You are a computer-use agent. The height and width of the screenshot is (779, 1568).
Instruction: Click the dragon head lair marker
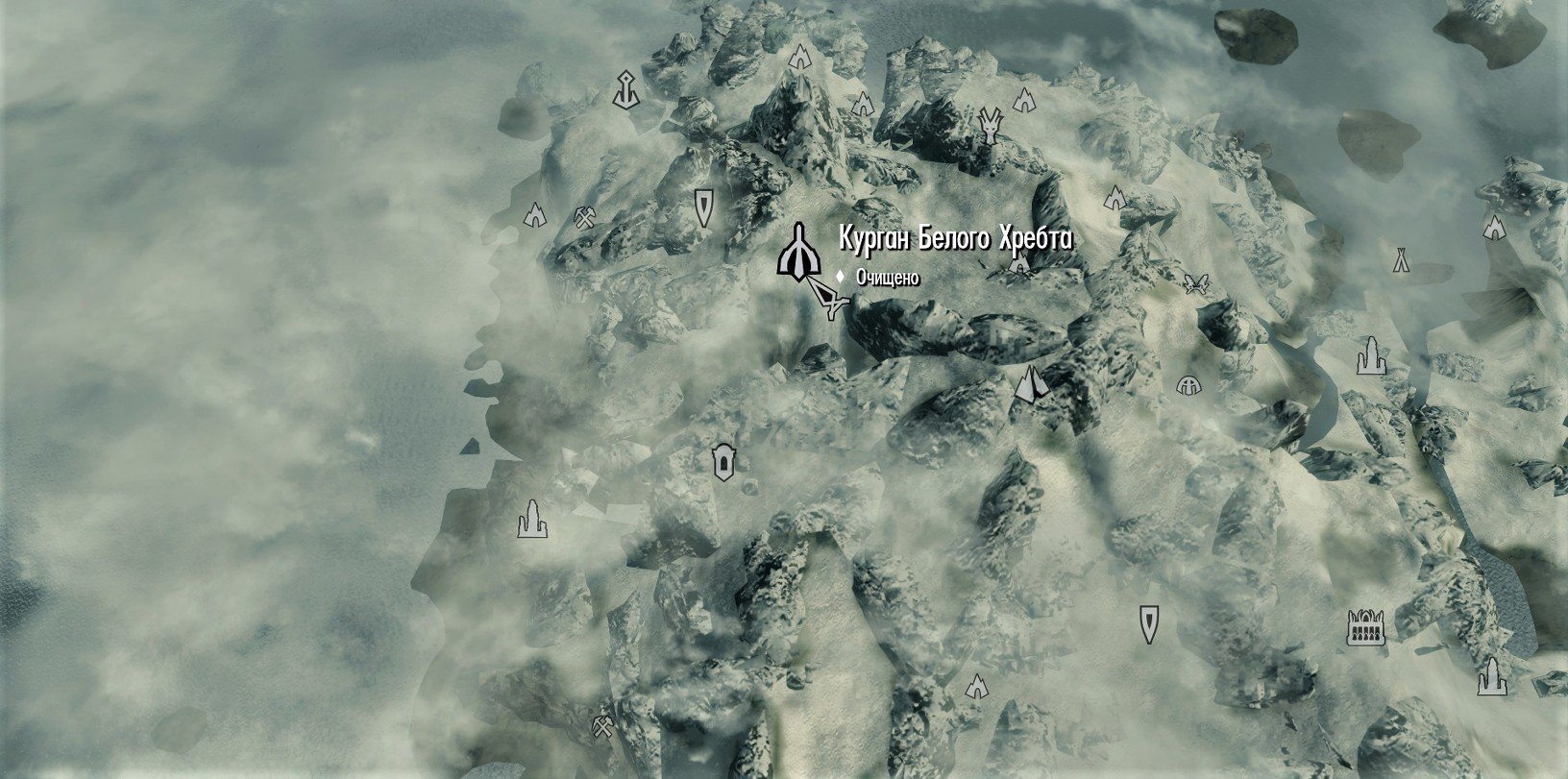pos(990,125)
